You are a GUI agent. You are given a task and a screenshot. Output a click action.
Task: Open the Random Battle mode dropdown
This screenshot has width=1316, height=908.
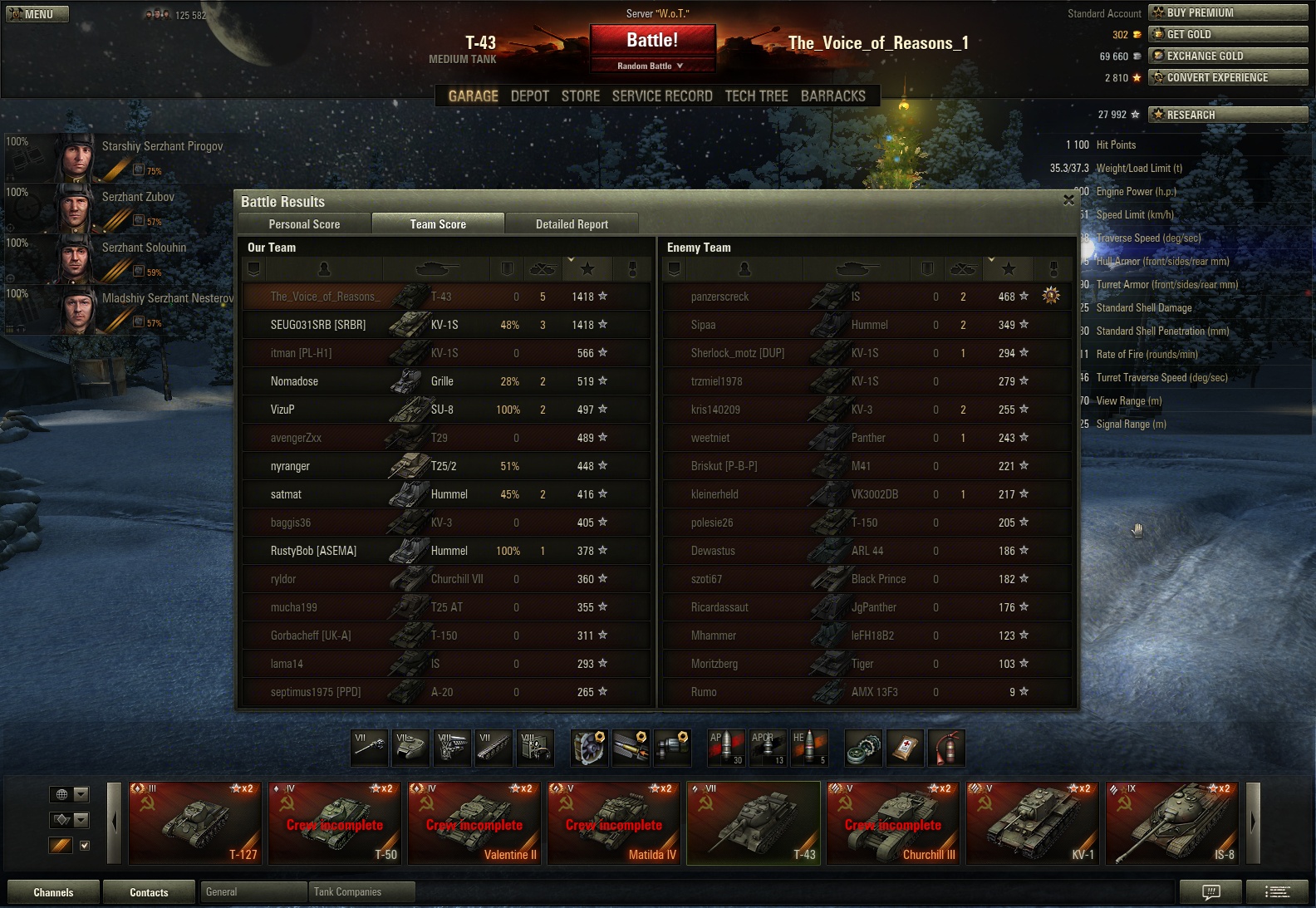point(651,66)
